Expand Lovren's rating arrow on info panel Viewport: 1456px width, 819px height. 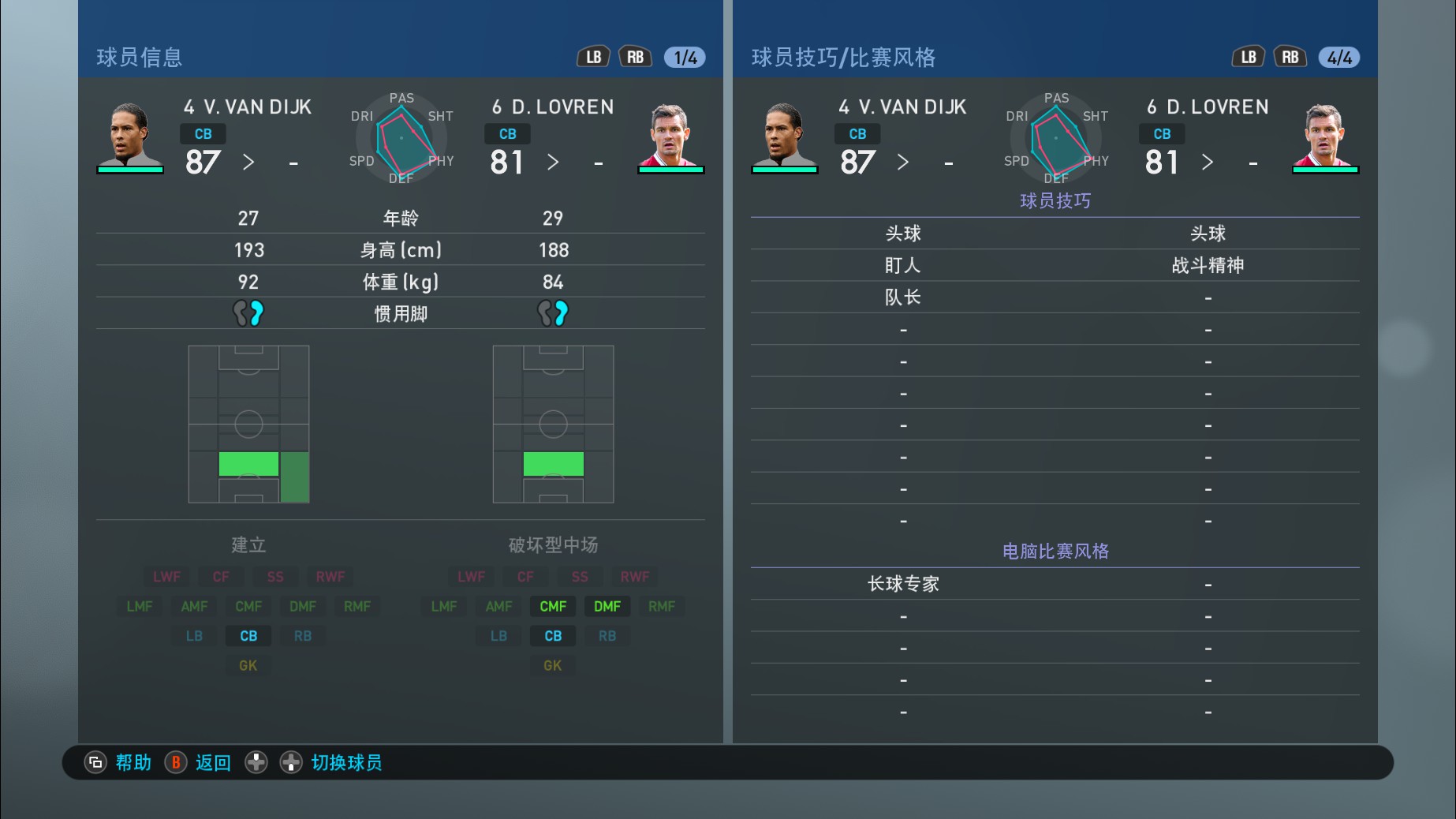(554, 163)
